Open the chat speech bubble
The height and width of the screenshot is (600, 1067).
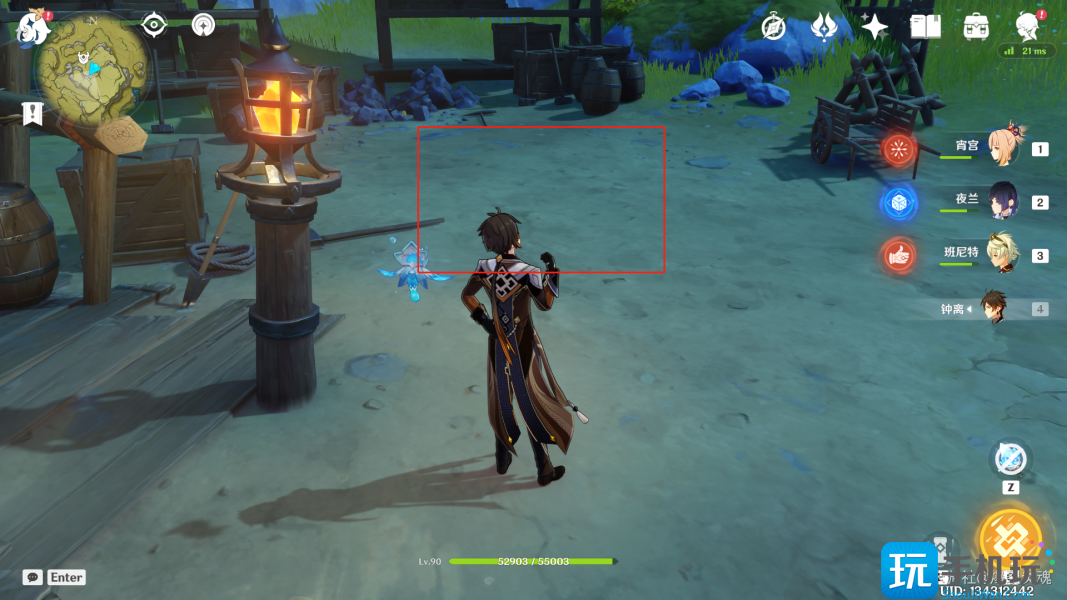pyautogui.click(x=32, y=577)
